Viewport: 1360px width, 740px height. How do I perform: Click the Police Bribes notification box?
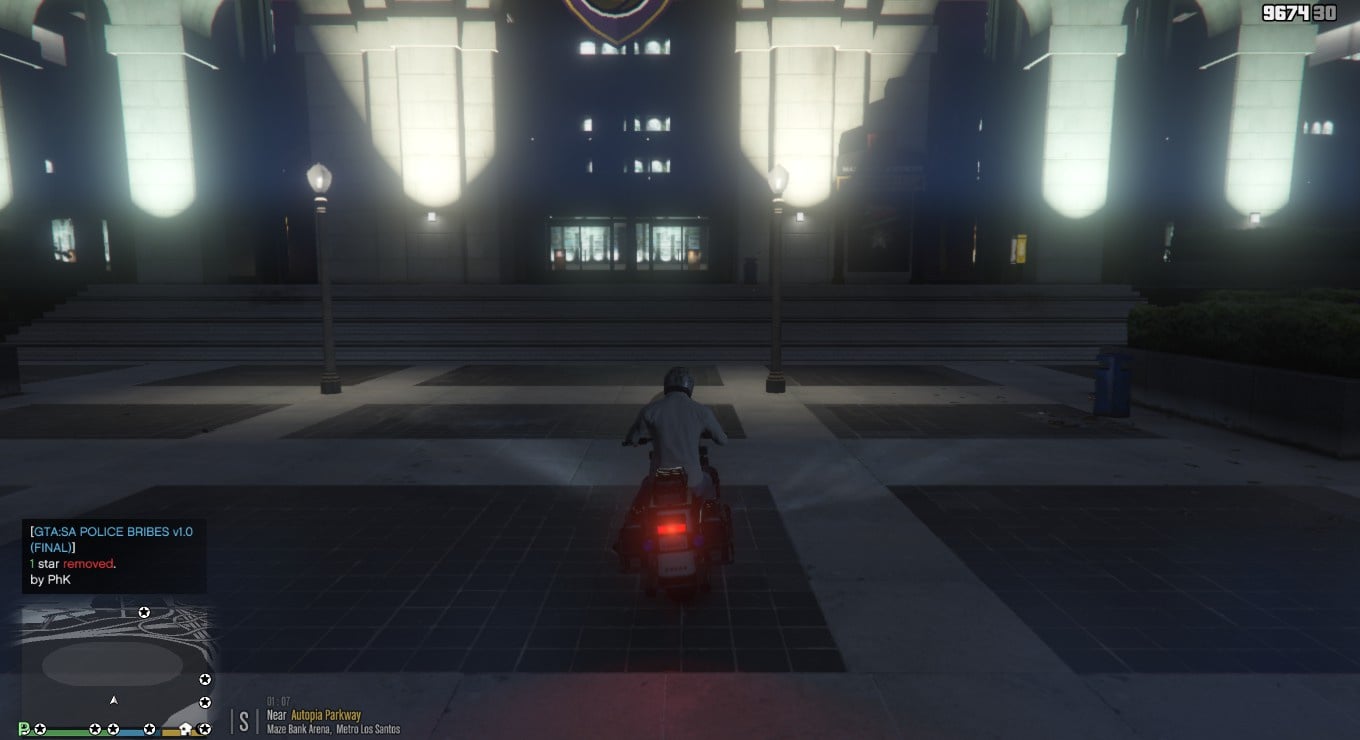tap(113, 556)
